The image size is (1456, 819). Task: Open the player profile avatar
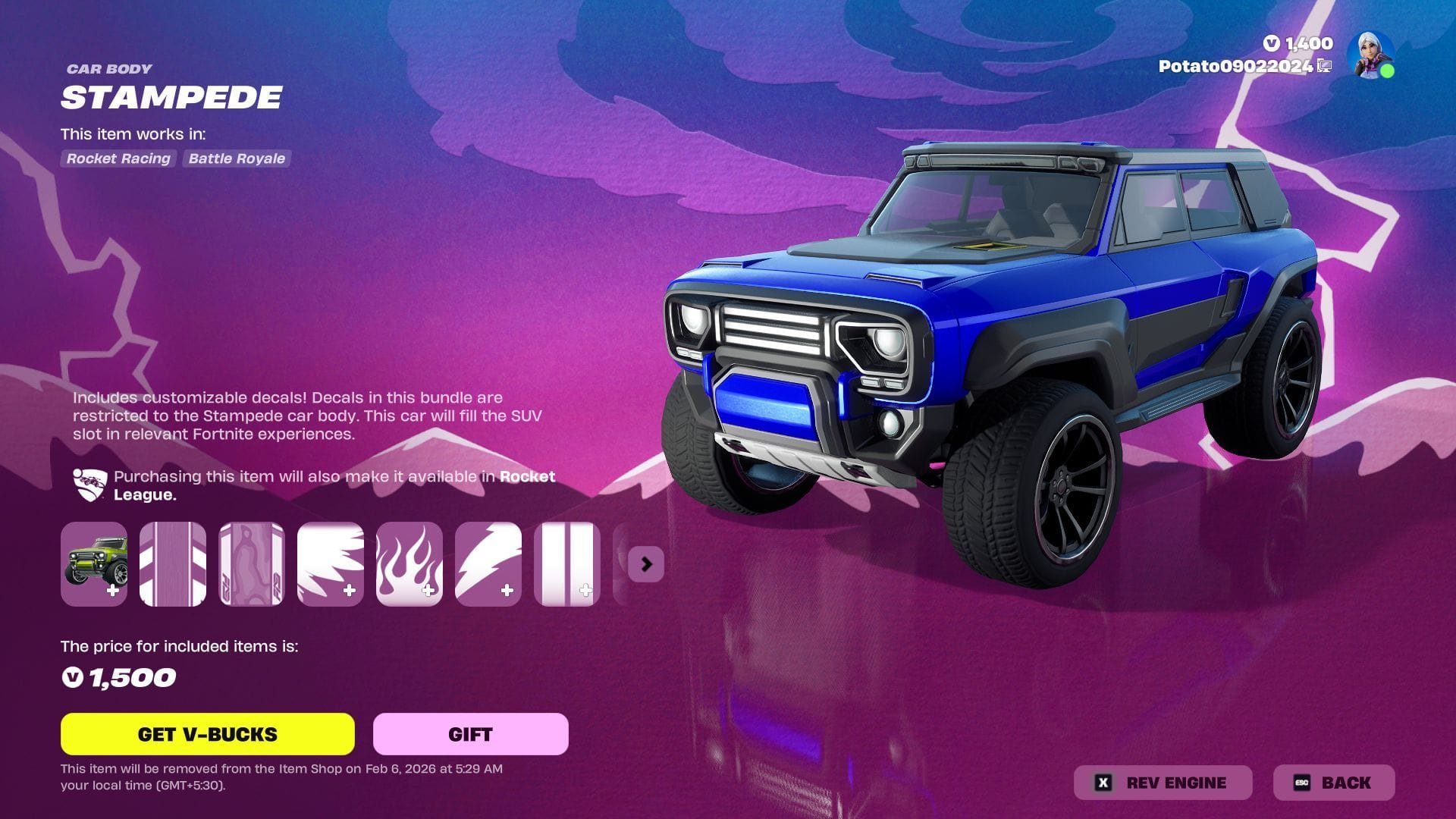1371,55
